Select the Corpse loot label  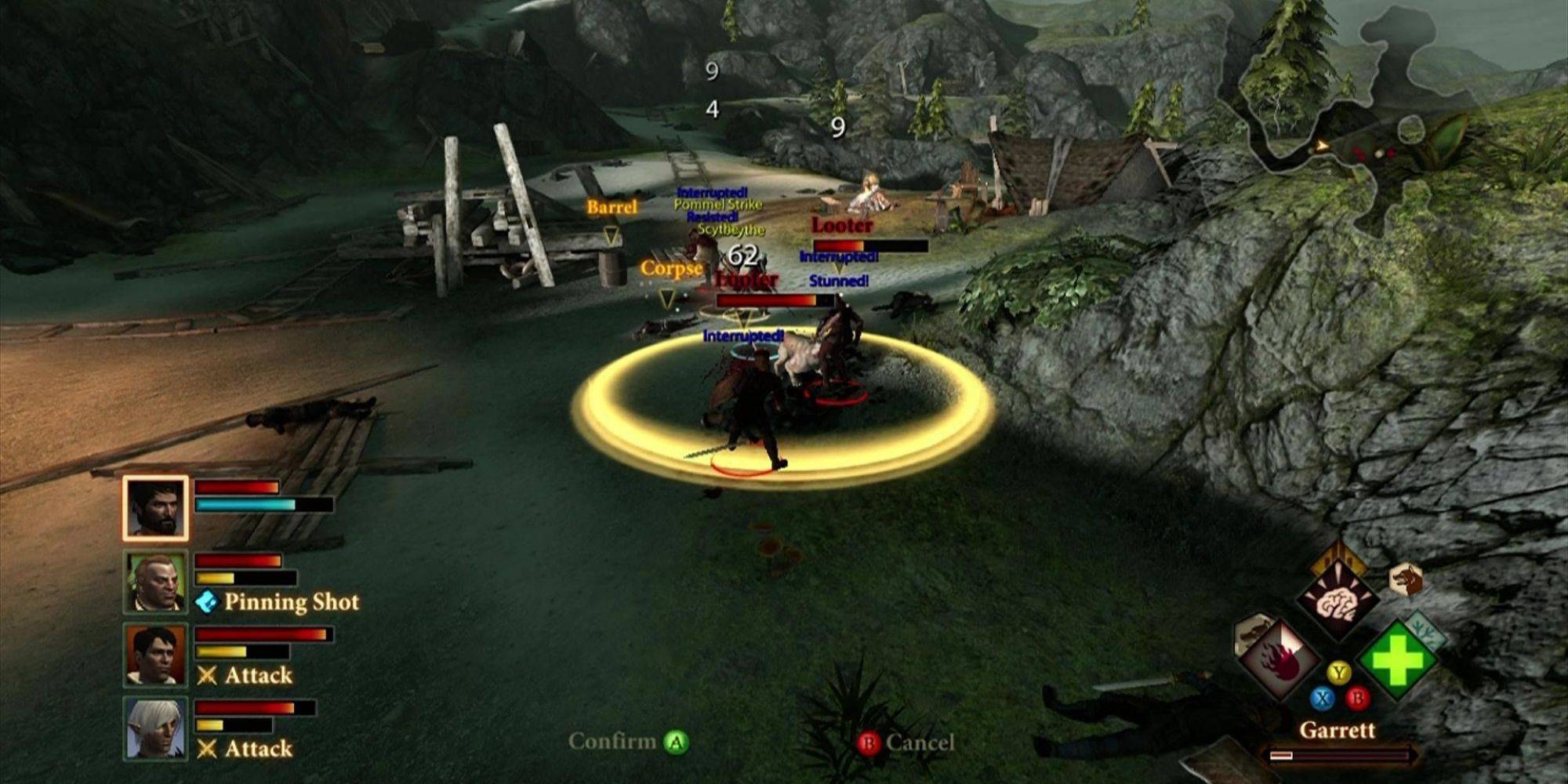(x=670, y=269)
